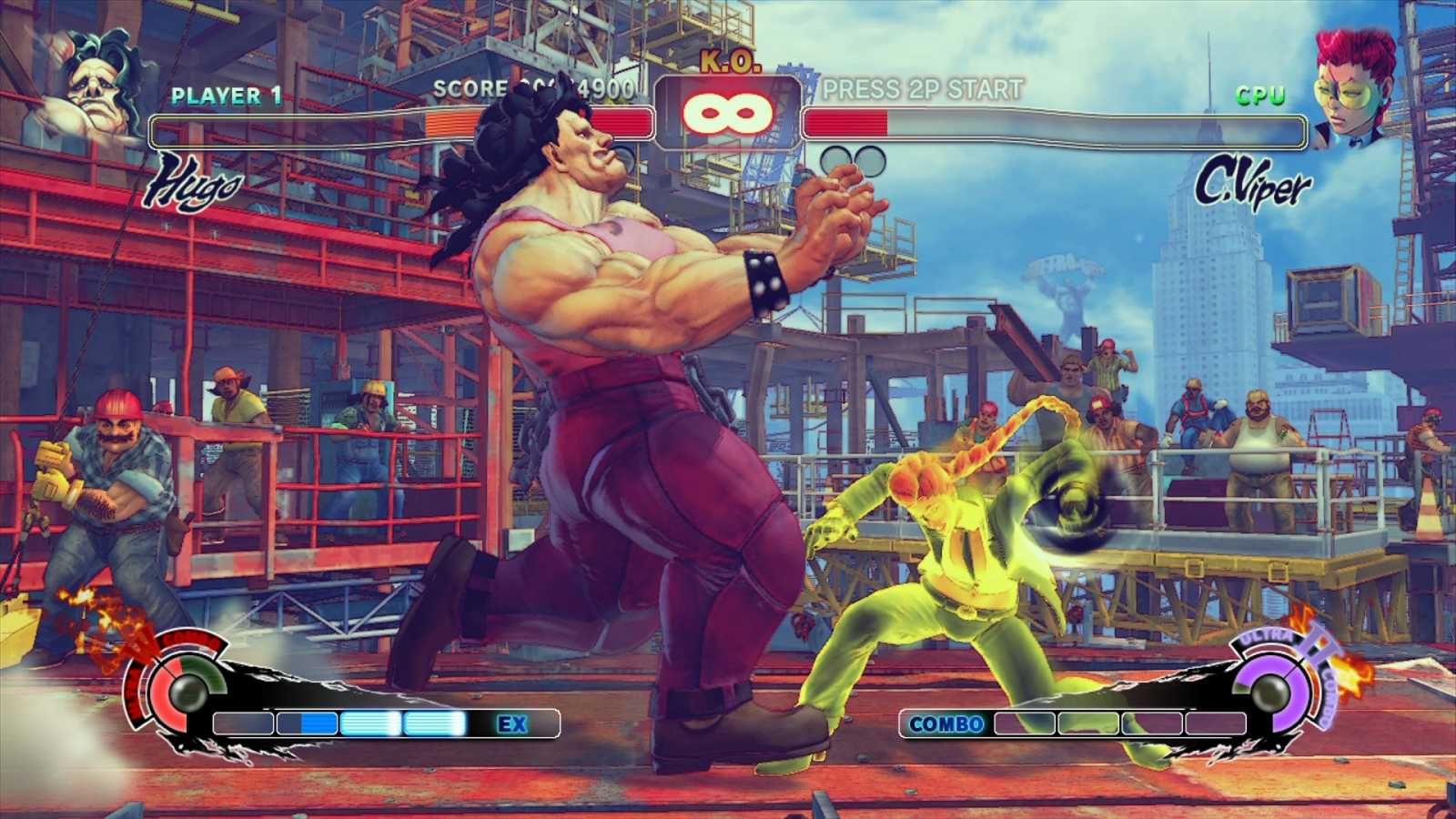
Task: Expand the partially filled blue EX segment
Action: tap(307, 722)
